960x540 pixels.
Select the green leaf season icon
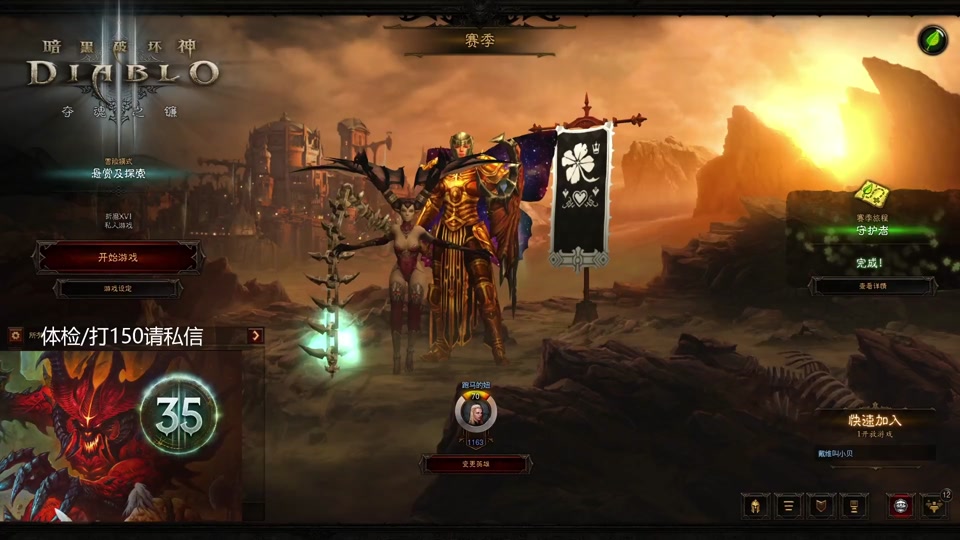pyautogui.click(x=933, y=40)
